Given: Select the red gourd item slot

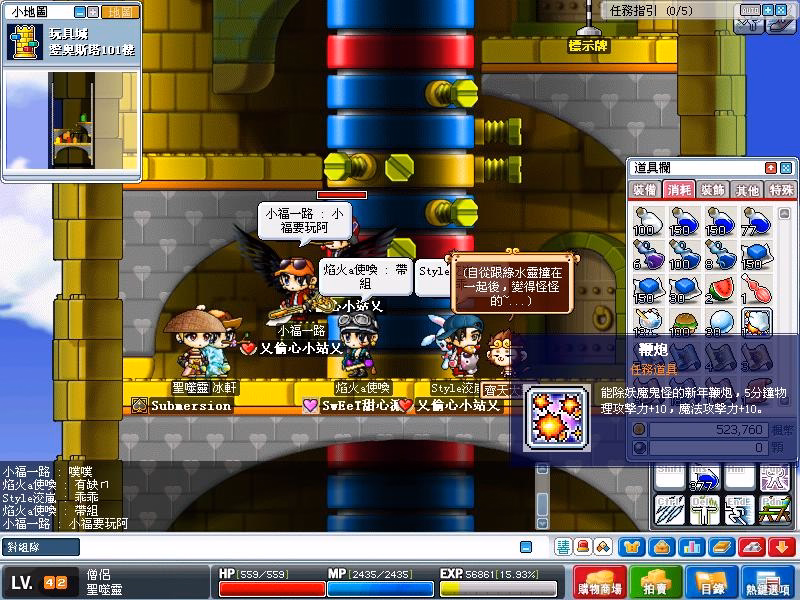Looking at the screenshot, I should (757, 290).
